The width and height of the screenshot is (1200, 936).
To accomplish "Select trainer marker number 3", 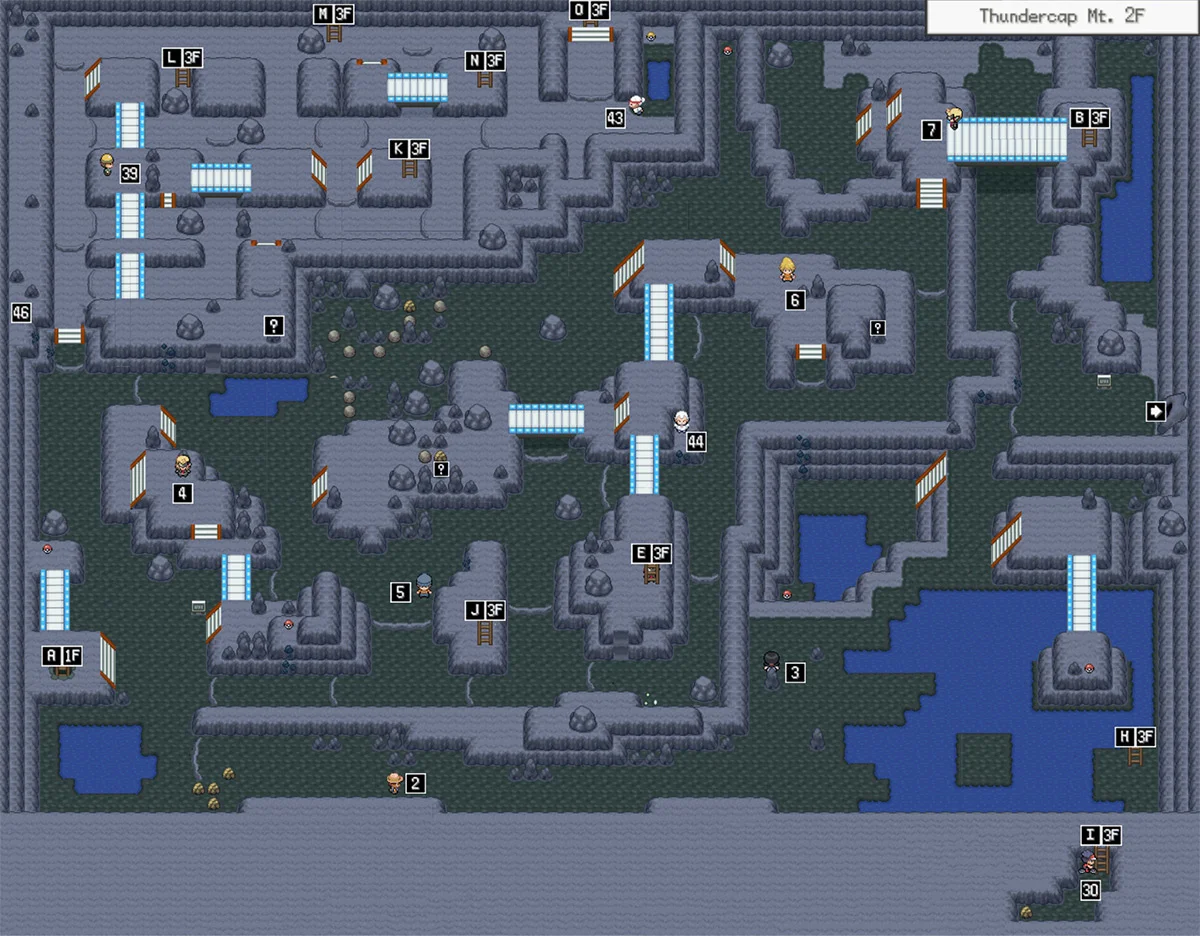I will pyautogui.click(x=795, y=673).
